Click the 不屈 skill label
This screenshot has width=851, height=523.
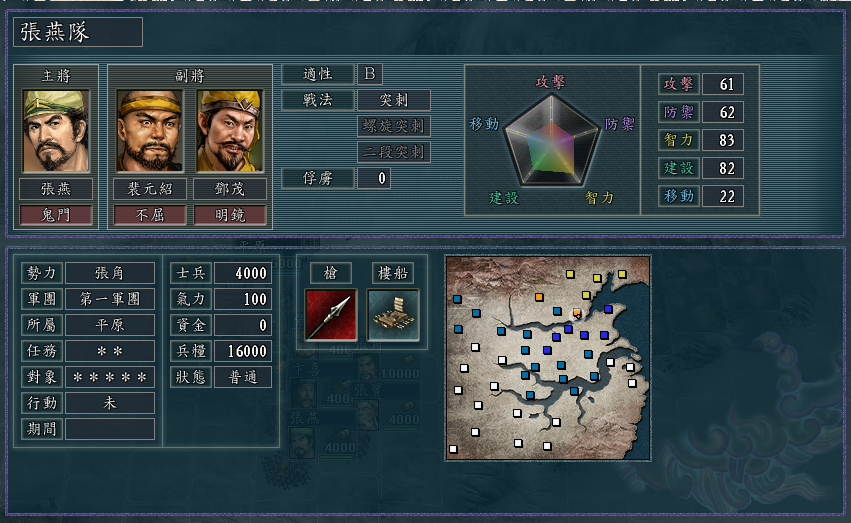pos(150,214)
